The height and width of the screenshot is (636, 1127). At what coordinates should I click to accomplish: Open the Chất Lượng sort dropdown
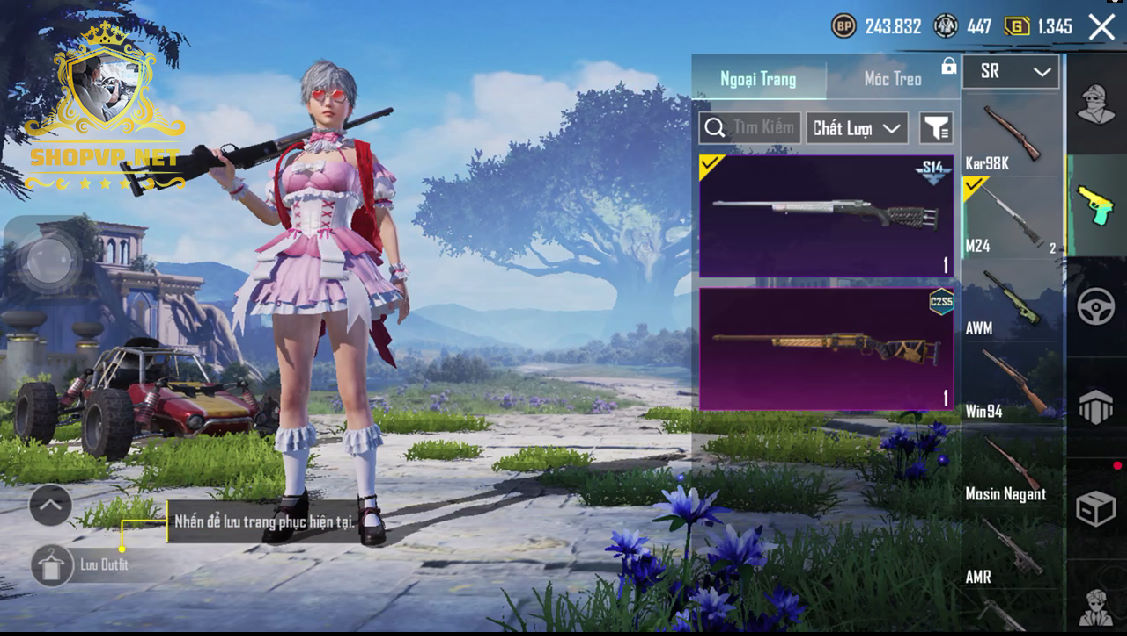[857, 128]
